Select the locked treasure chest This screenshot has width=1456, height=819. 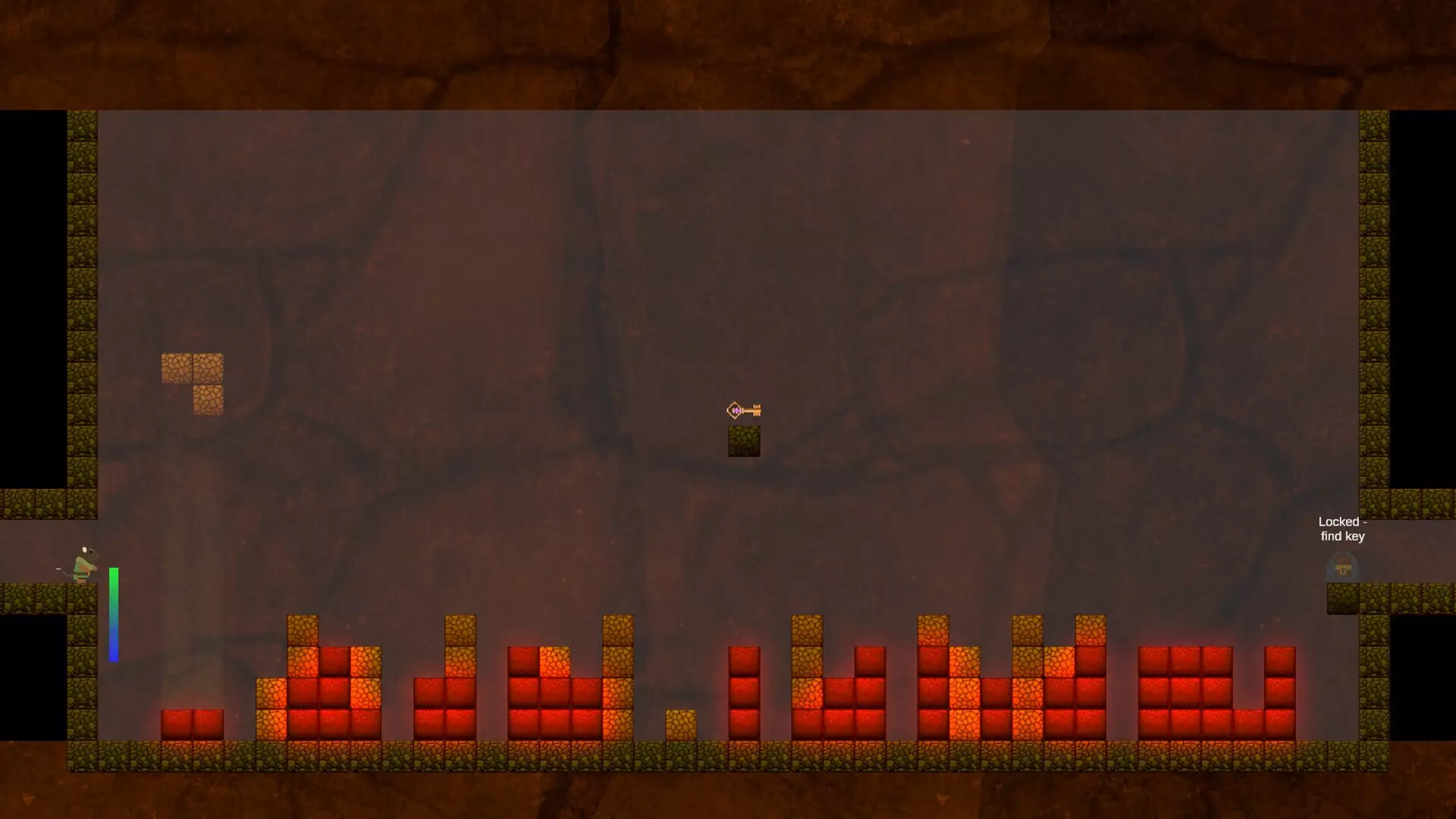(1342, 566)
